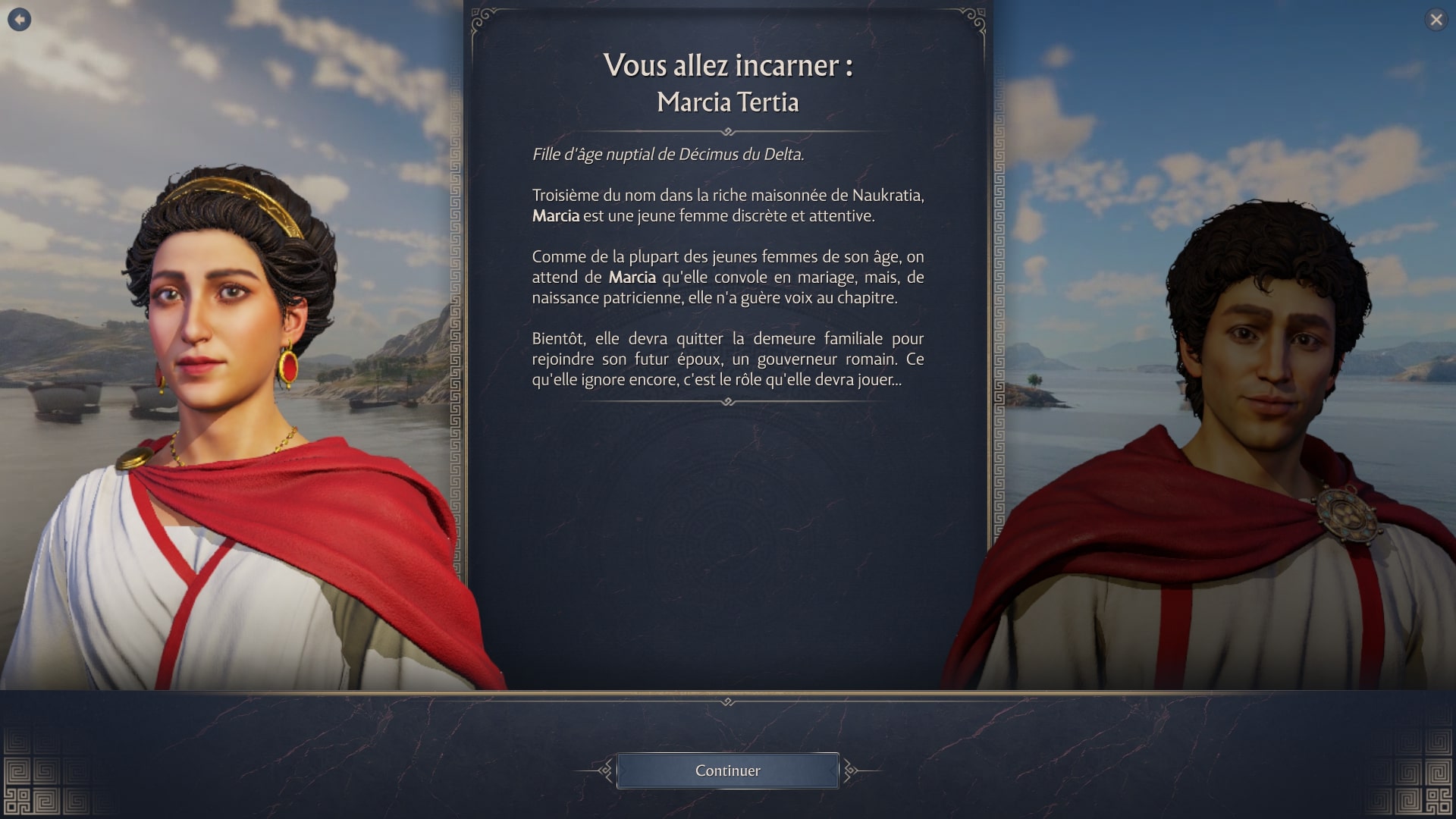Close the character introduction screen
This screenshot has height=819, width=1456.
1436,20
